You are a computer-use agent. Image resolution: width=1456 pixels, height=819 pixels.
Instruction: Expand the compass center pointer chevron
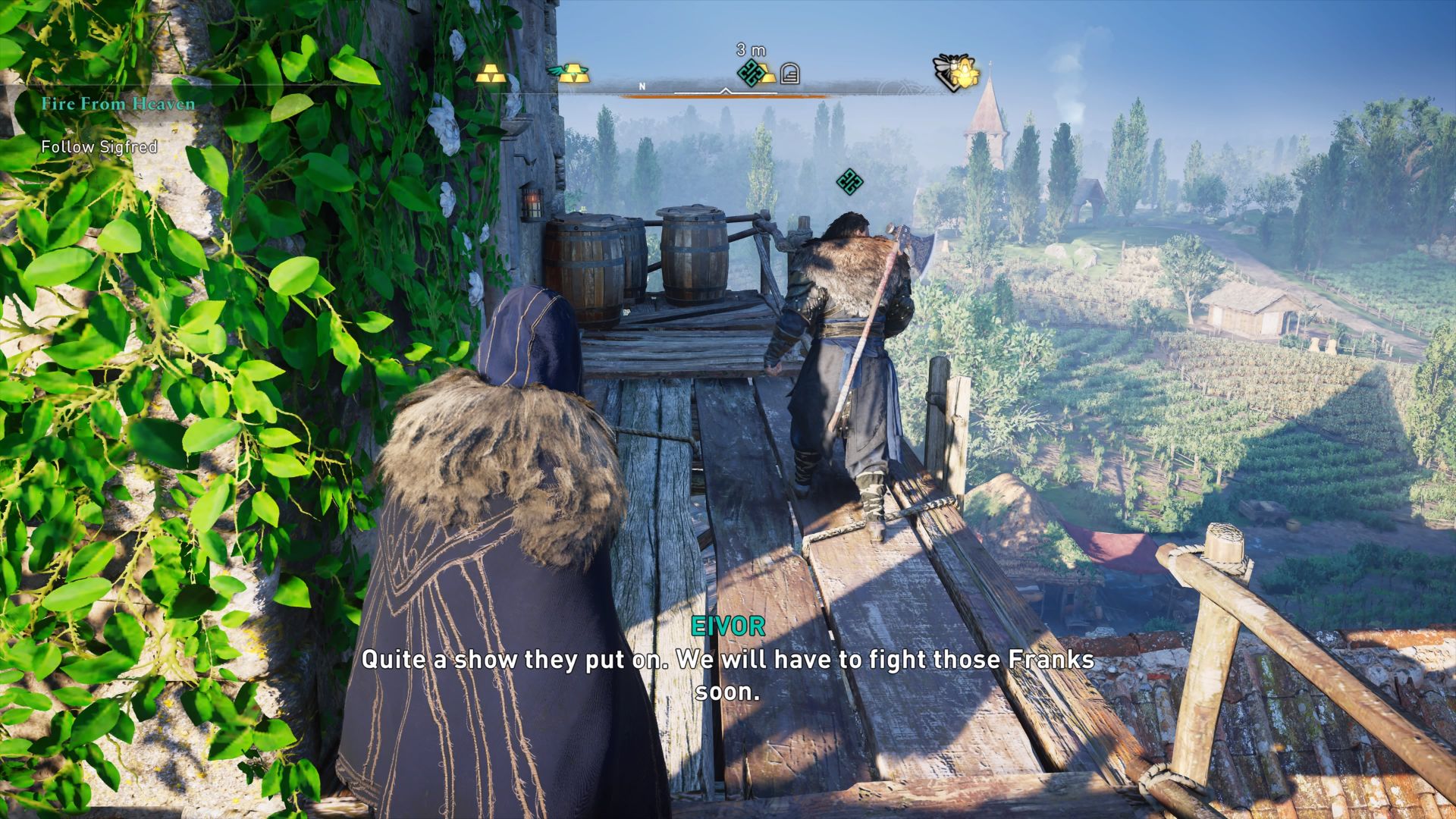[x=725, y=91]
